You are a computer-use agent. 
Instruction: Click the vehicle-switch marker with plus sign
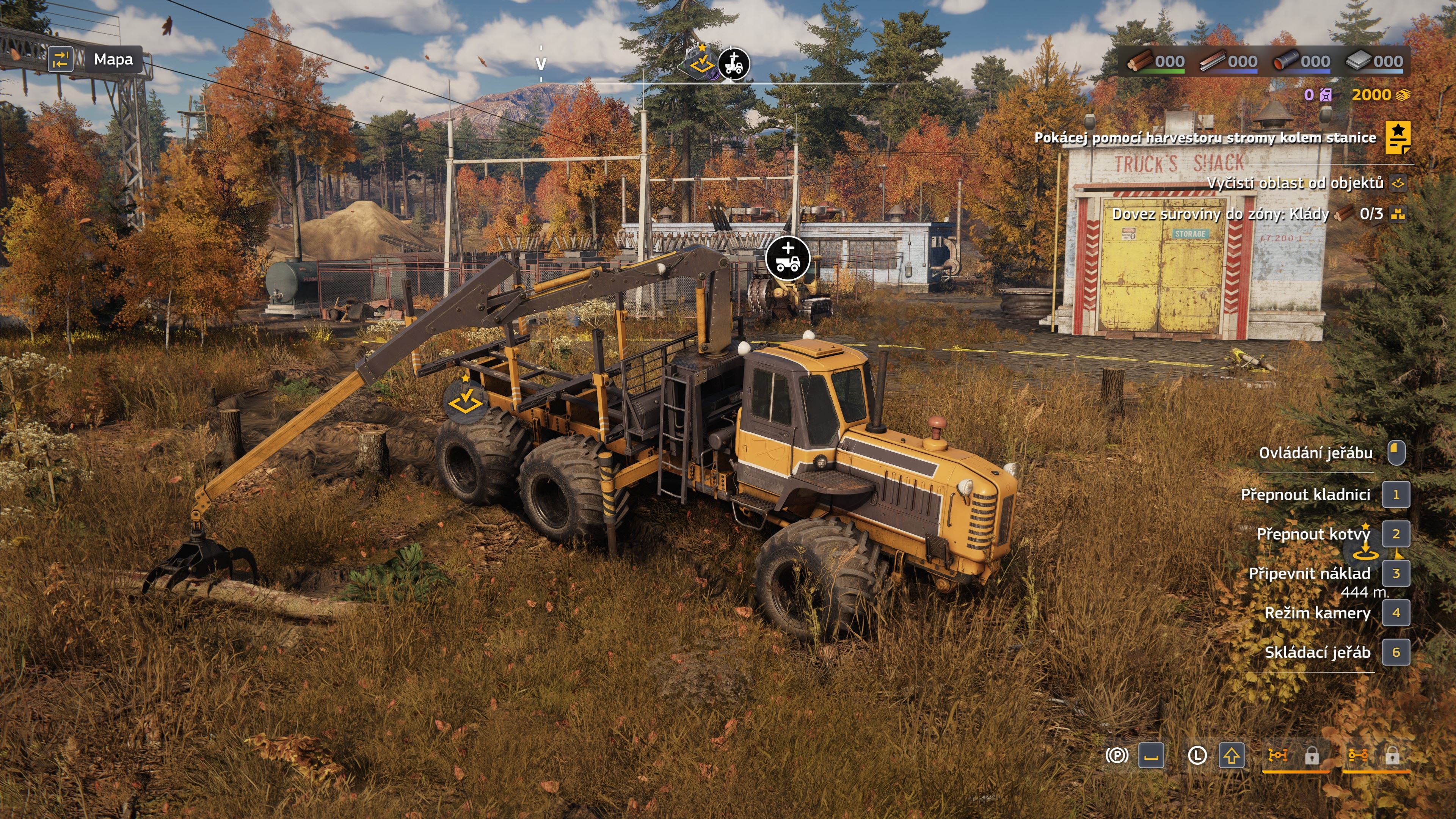[788, 258]
